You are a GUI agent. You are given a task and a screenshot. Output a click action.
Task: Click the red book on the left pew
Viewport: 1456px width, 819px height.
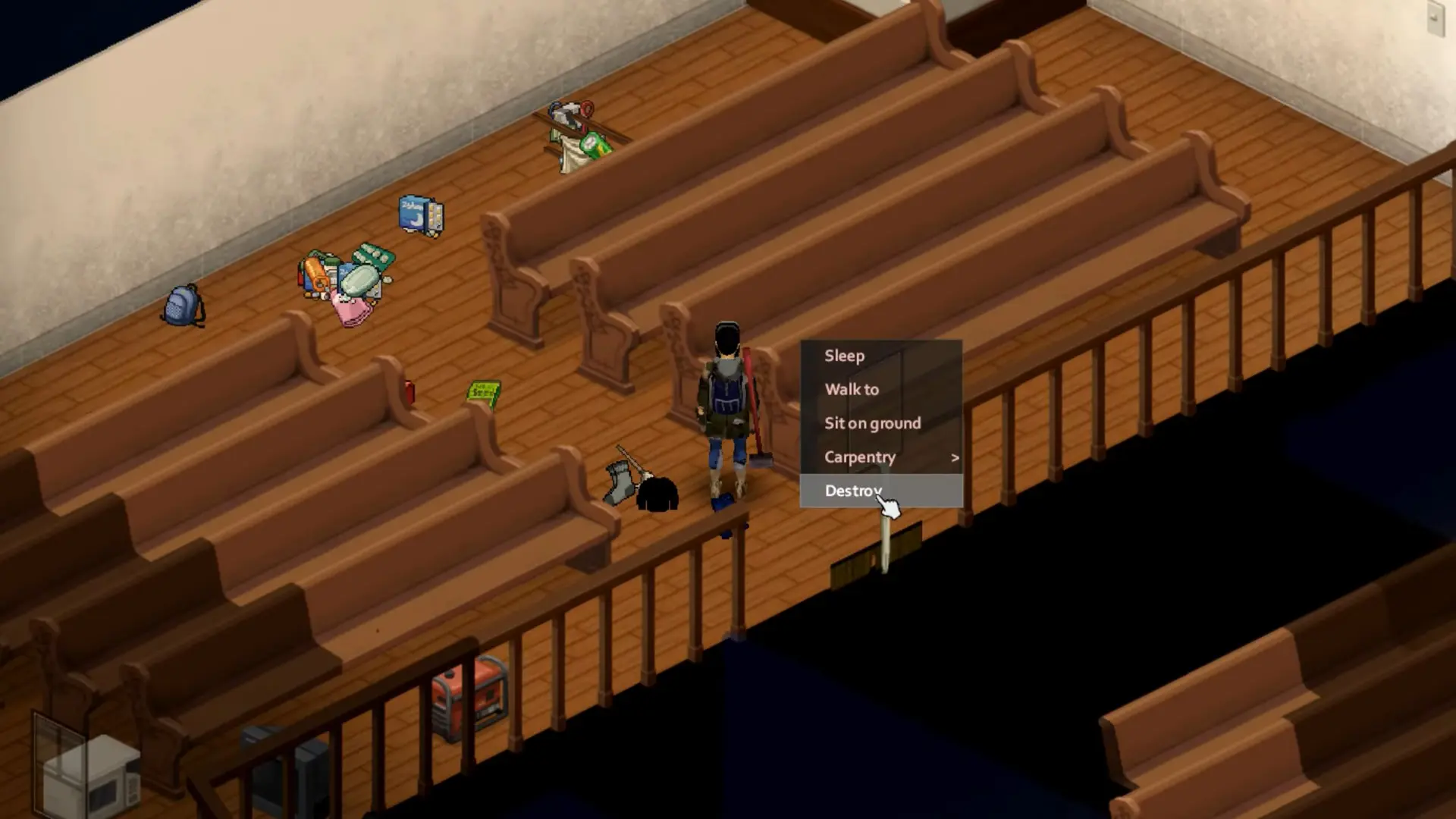(x=410, y=391)
